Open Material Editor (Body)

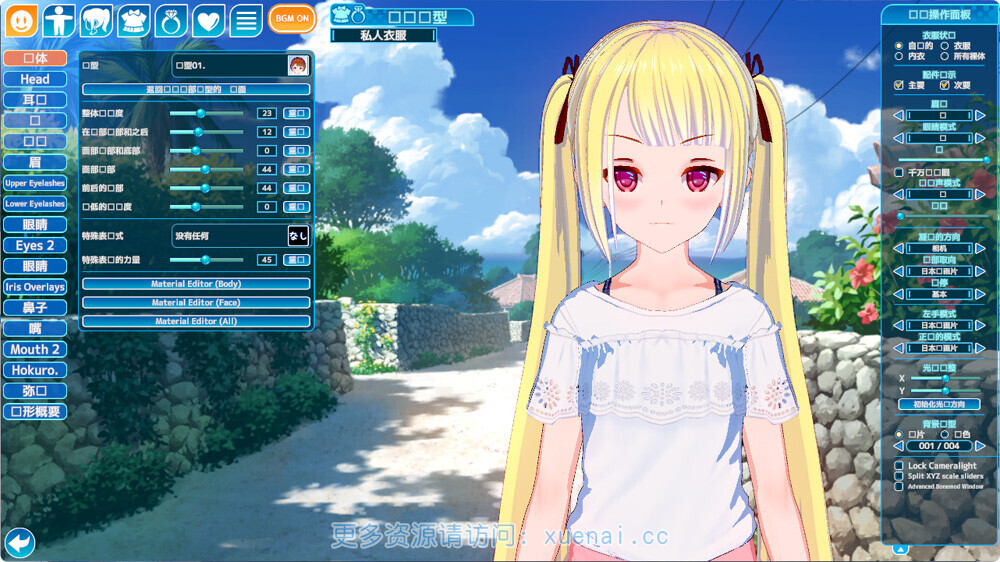pyautogui.click(x=196, y=284)
